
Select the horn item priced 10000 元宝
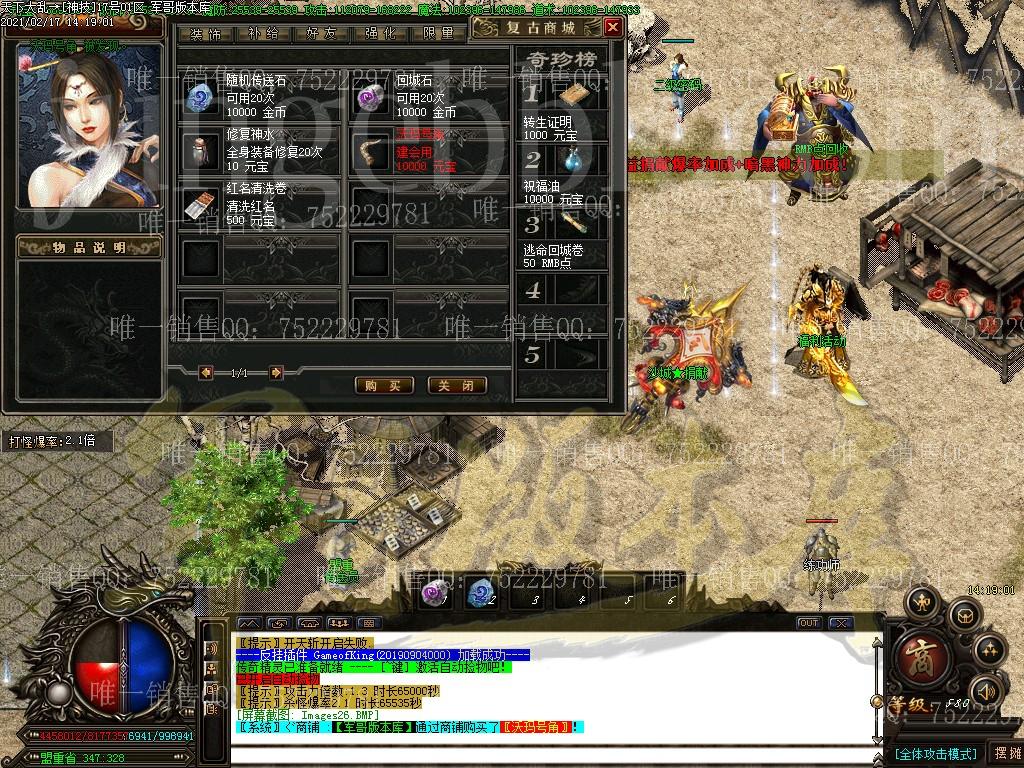coord(371,150)
